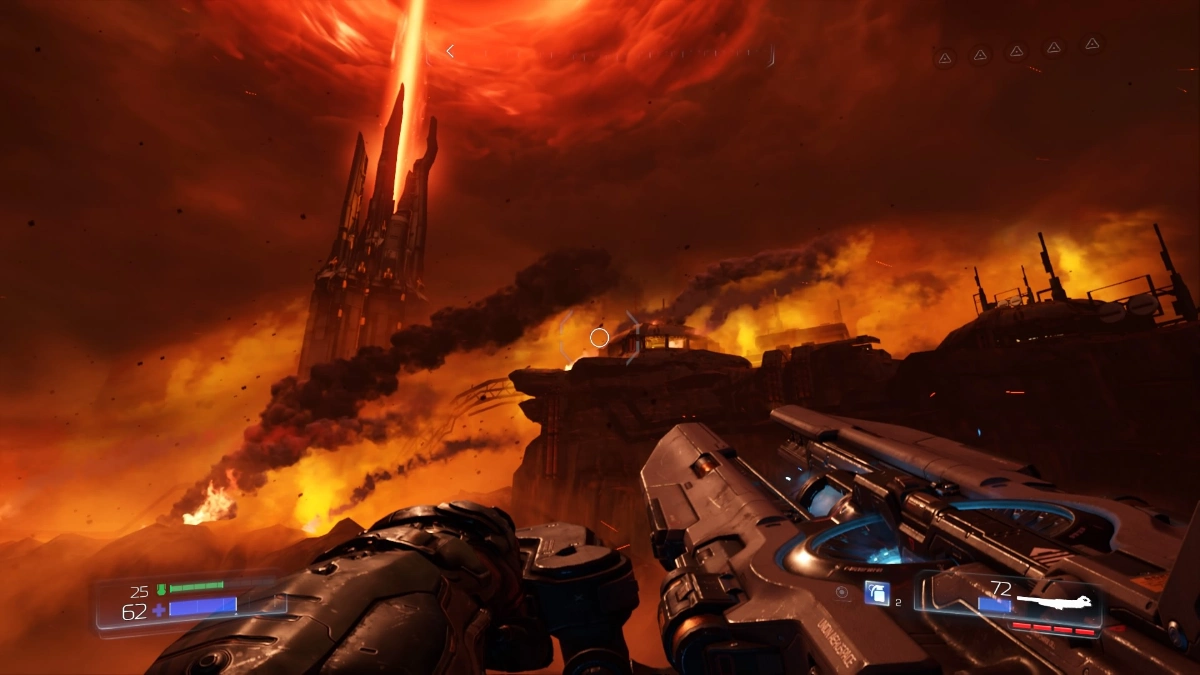1200x675 pixels.
Task: Select the dim circular icon beside the grenade
Action: (x=843, y=593)
